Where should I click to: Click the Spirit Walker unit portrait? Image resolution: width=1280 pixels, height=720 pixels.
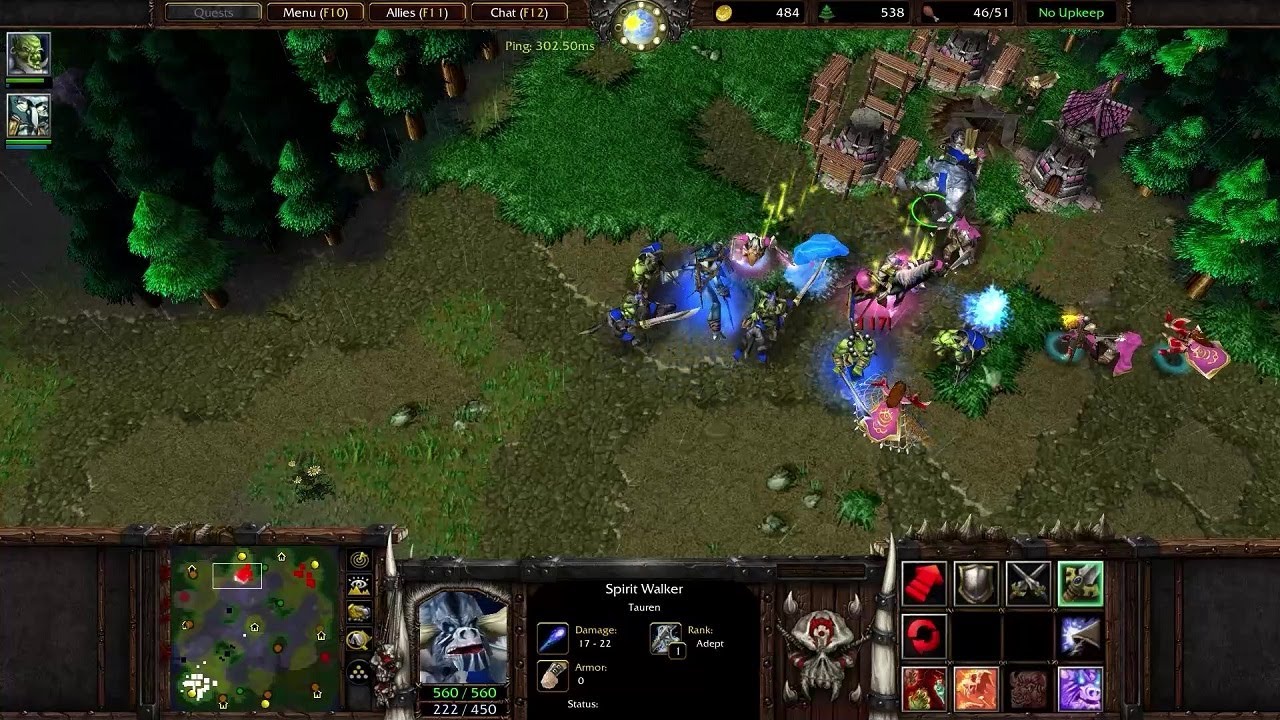(462, 634)
